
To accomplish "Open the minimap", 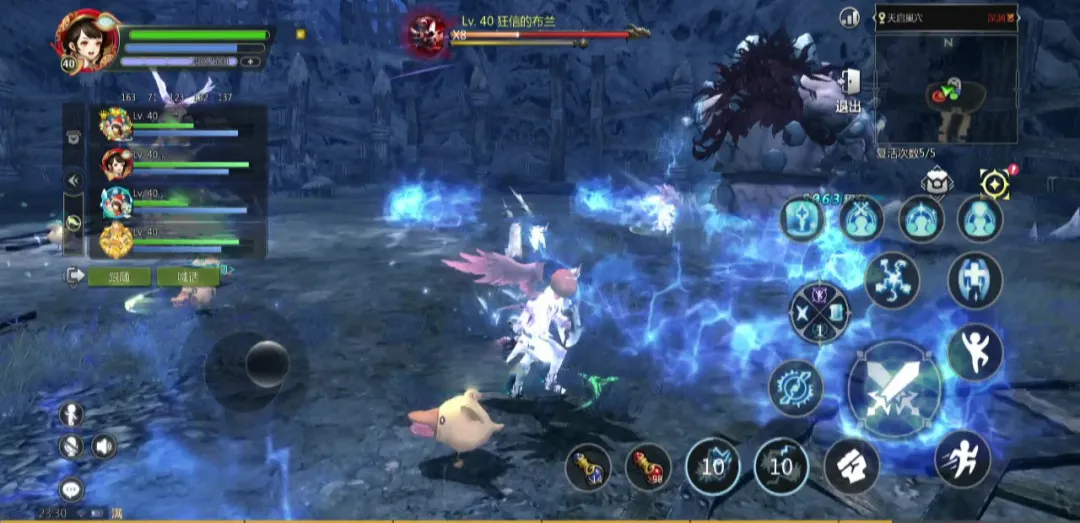I will tap(946, 88).
